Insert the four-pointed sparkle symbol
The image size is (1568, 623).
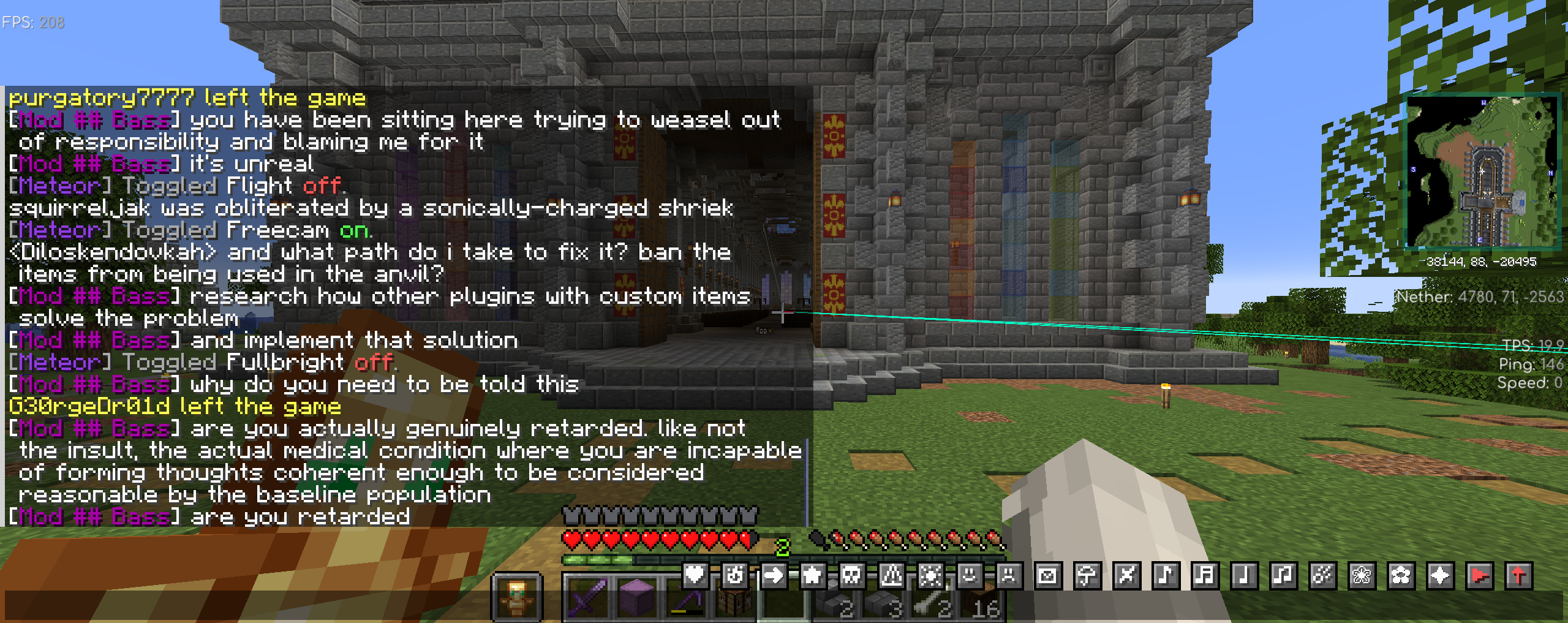pyautogui.click(x=1440, y=575)
